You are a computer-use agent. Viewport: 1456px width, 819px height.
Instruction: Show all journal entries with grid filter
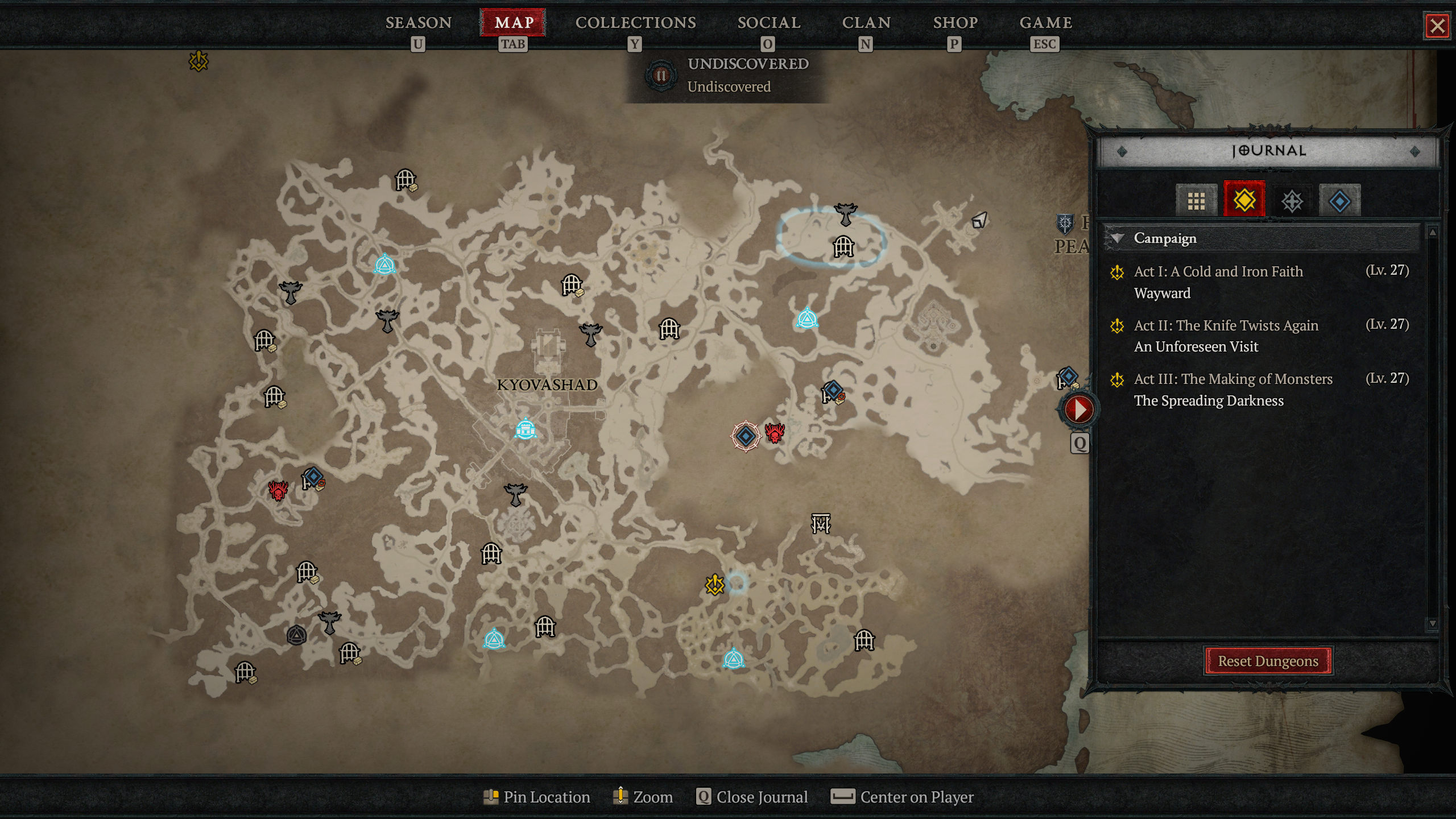[x=1196, y=201]
